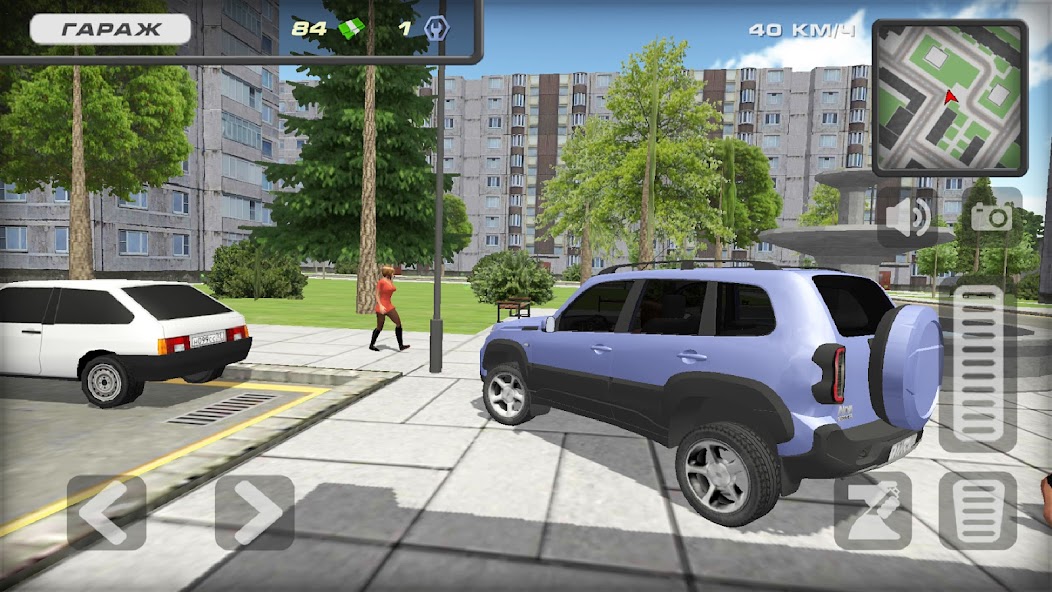Toggle sound with the speaker icon
The height and width of the screenshot is (592, 1052).
909,217
